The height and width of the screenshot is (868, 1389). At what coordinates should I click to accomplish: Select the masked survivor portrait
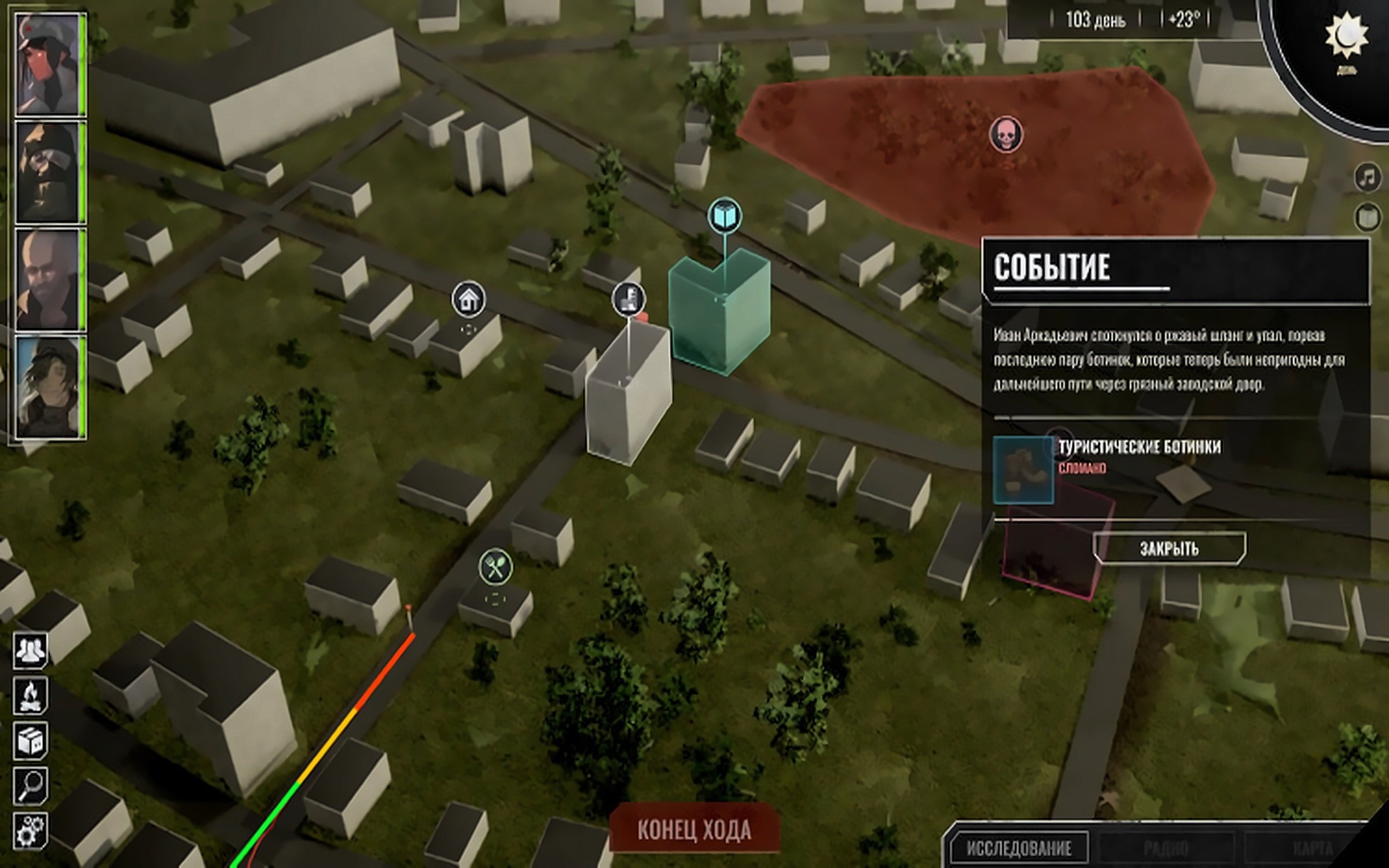coord(48,172)
